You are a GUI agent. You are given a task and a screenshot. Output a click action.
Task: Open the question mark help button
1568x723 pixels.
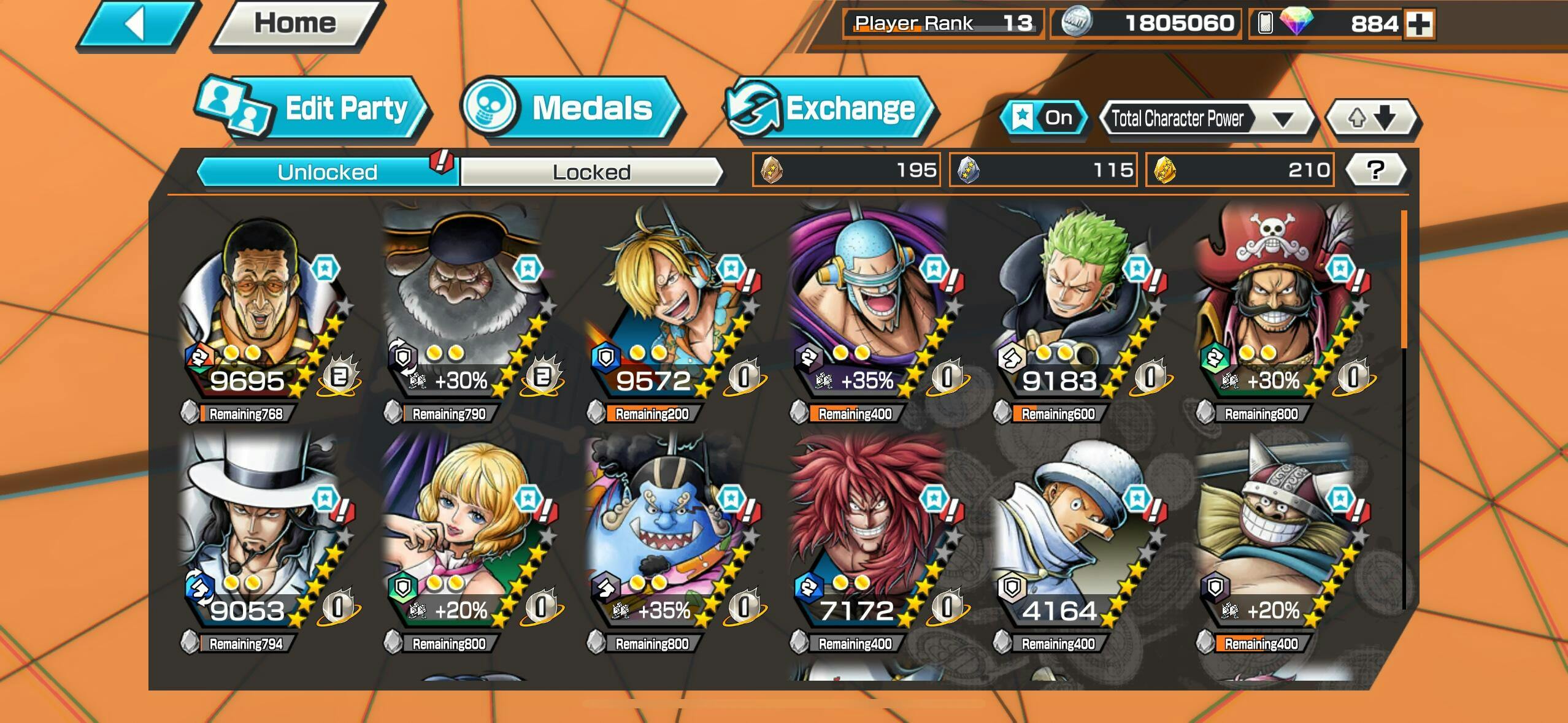[1375, 170]
